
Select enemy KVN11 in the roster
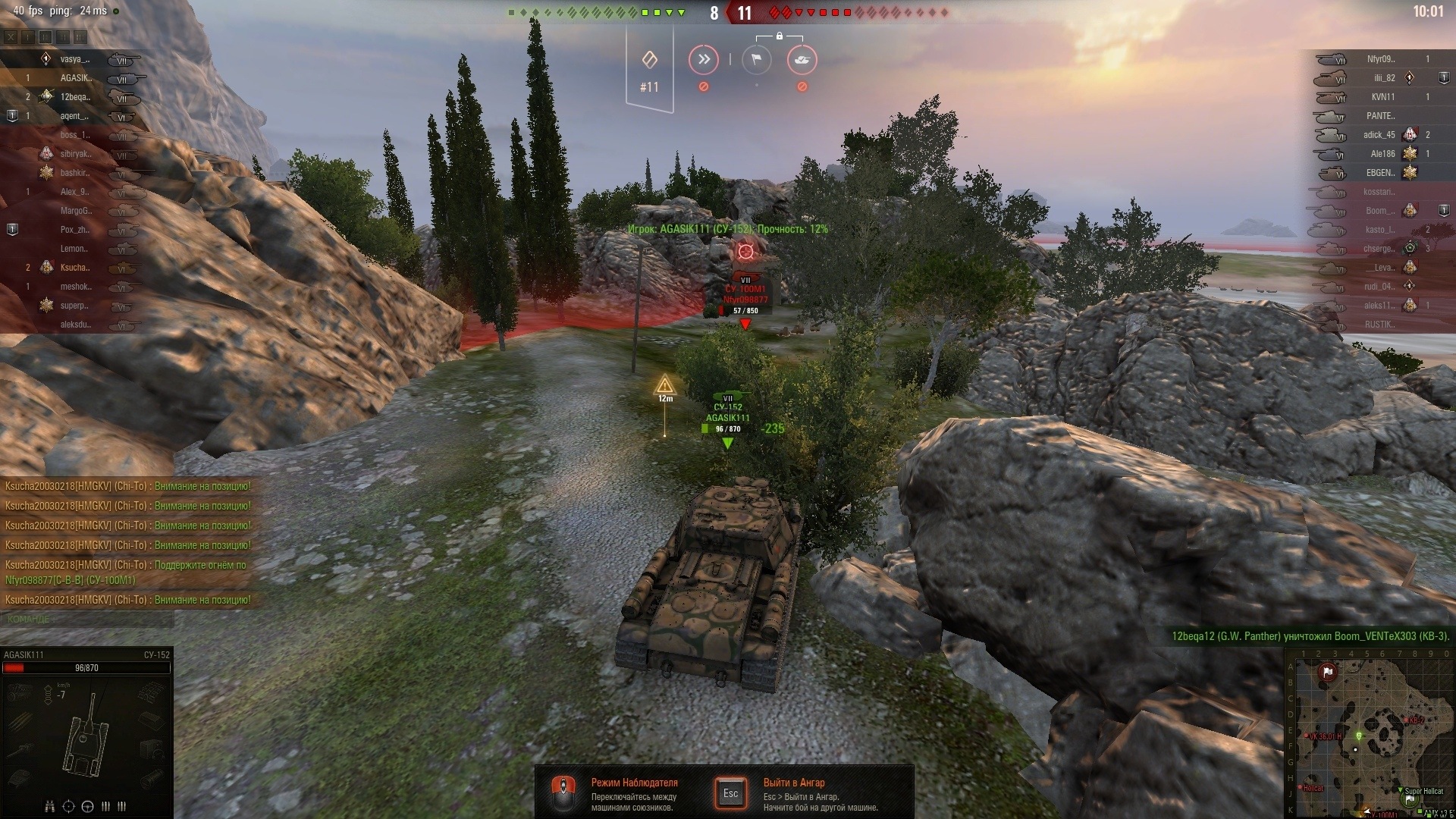(1382, 97)
